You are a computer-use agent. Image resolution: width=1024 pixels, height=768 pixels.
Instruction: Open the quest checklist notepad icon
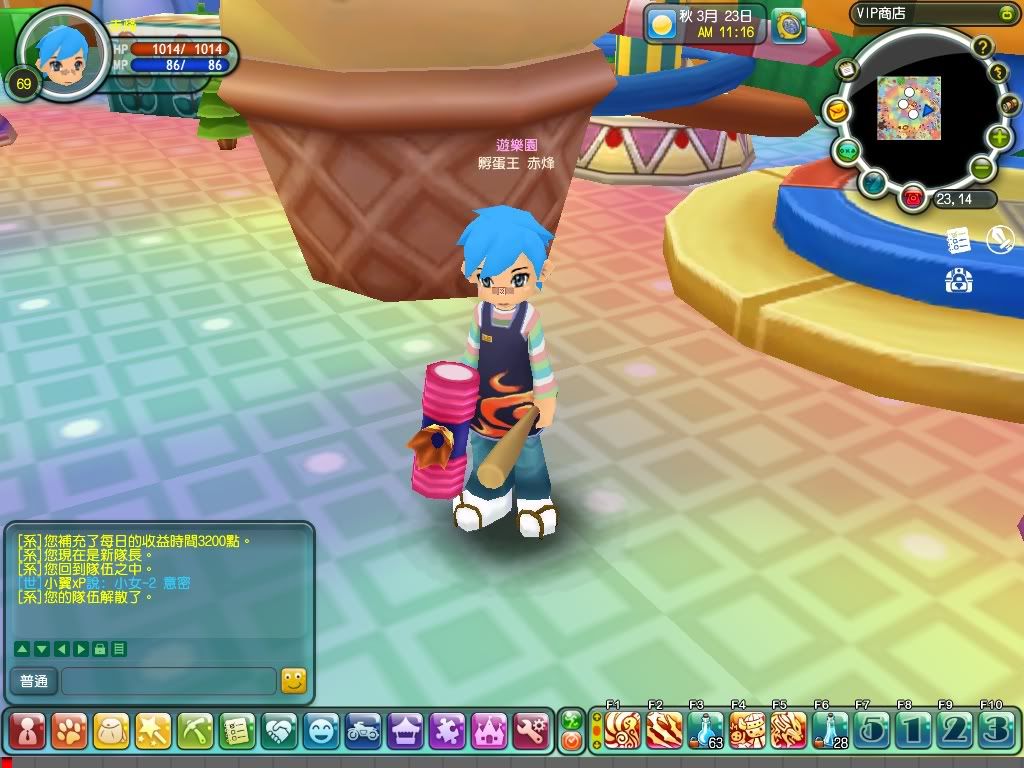[237, 732]
